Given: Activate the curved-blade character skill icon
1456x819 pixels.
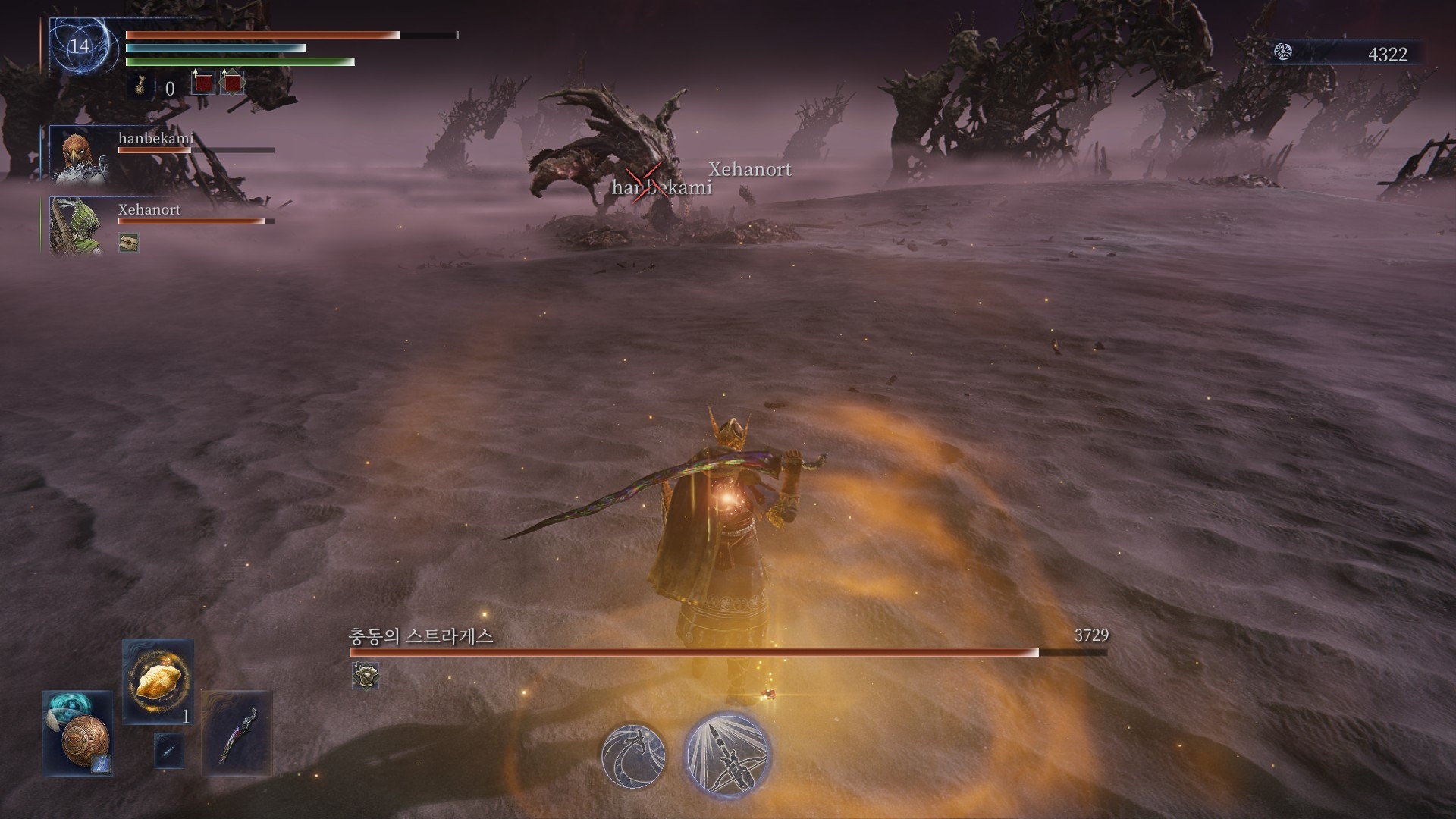Looking at the screenshot, I should click(633, 755).
